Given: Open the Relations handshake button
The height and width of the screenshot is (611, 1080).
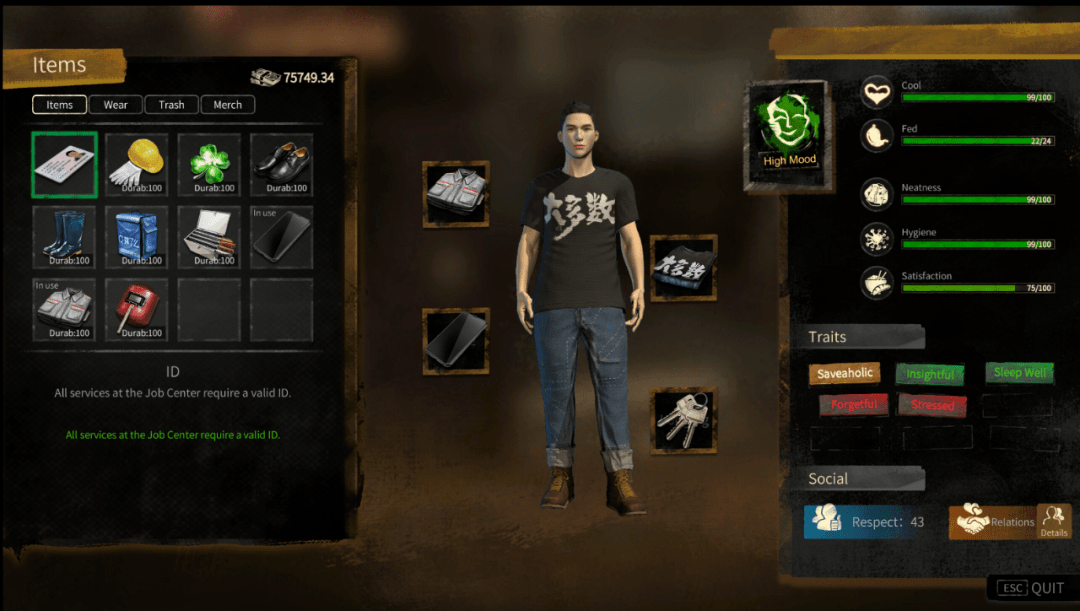Looking at the screenshot, I should [993, 522].
